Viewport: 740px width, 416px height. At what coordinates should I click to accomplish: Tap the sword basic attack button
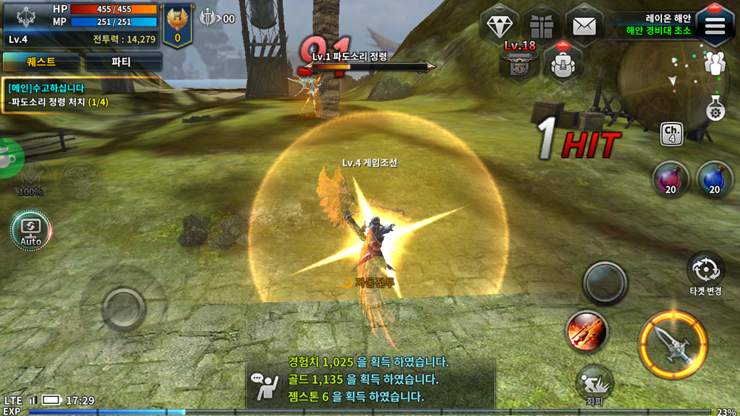tap(673, 342)
